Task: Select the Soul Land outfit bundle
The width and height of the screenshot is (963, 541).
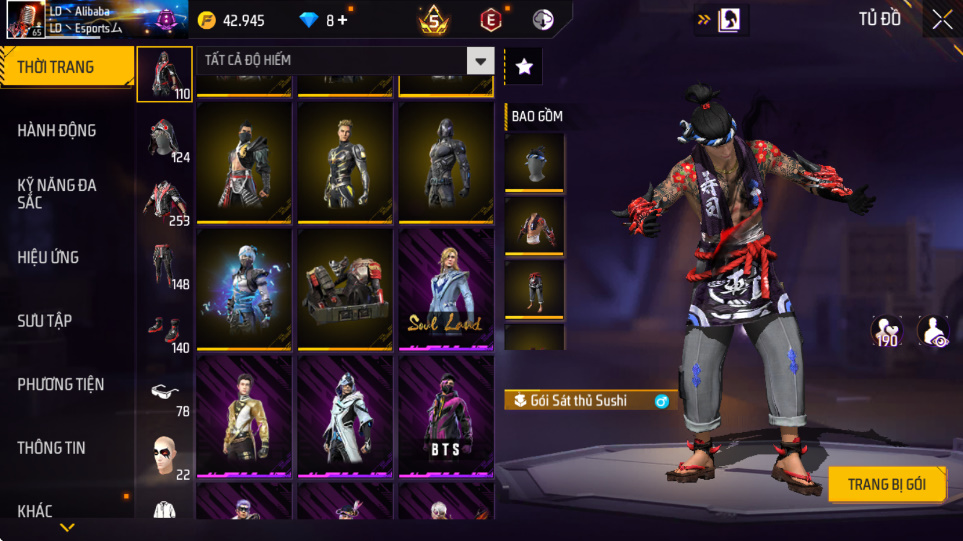Action: [x=445, y=290]
